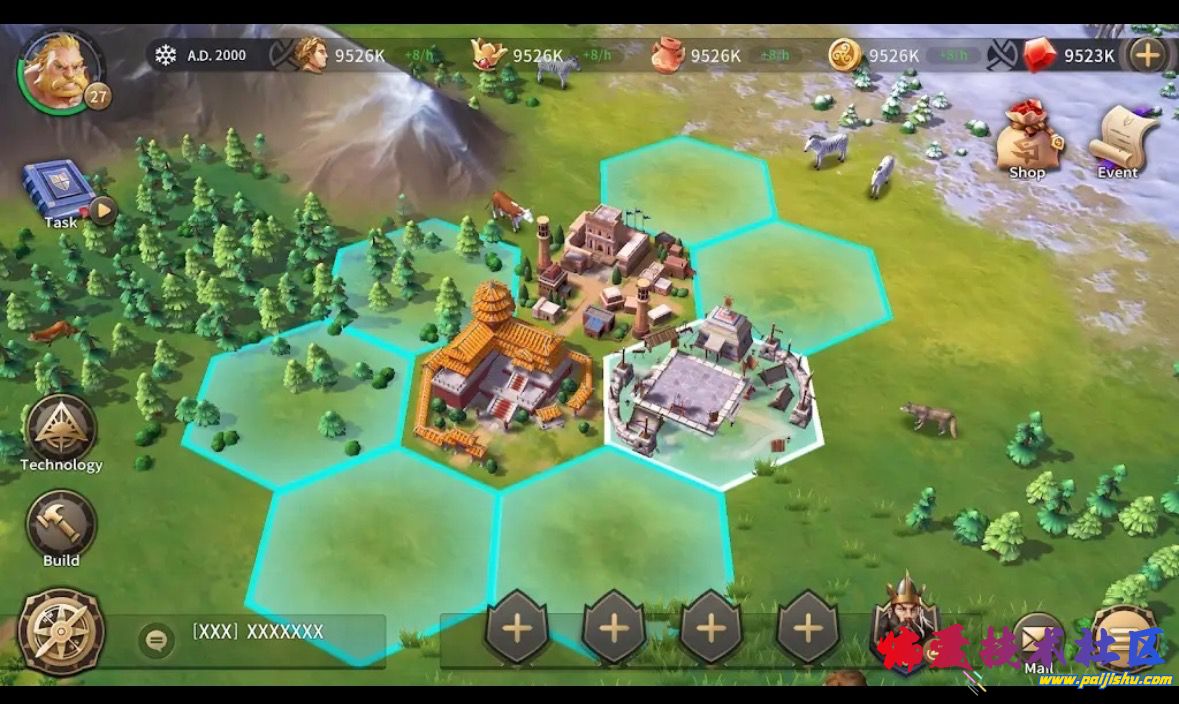Open the Event scroll
Viewport: 1179px width, 704px height.
coord(1122,137)
